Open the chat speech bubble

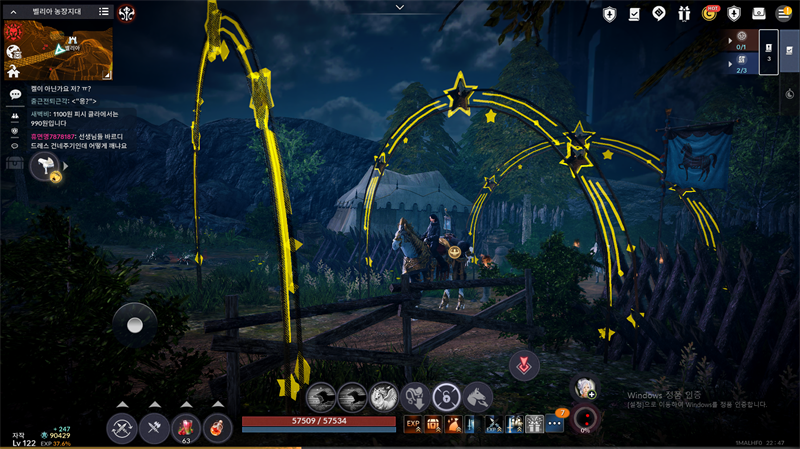[x=15, y=94]
